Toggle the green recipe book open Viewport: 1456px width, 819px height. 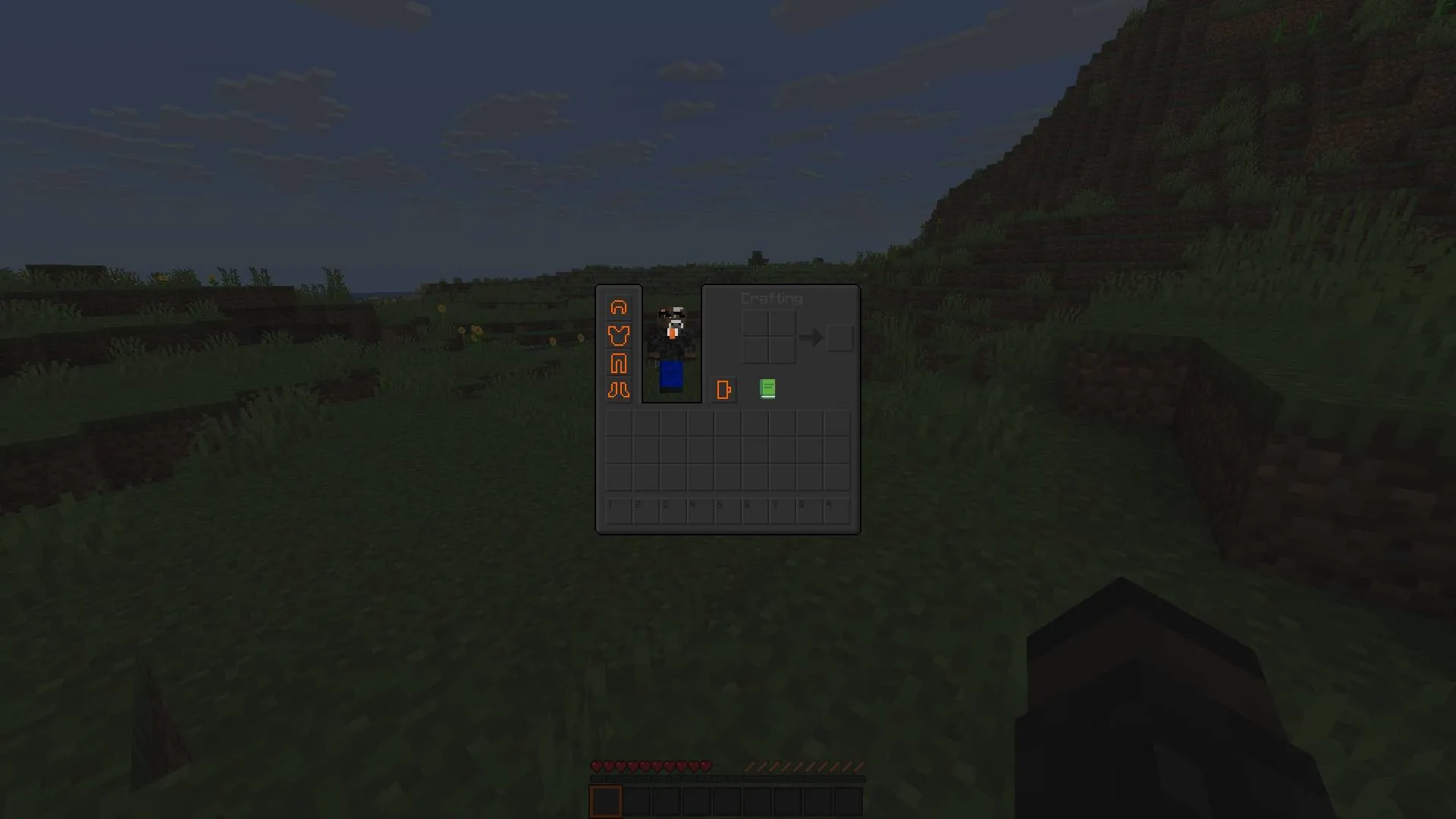click(x=767, y=389)
